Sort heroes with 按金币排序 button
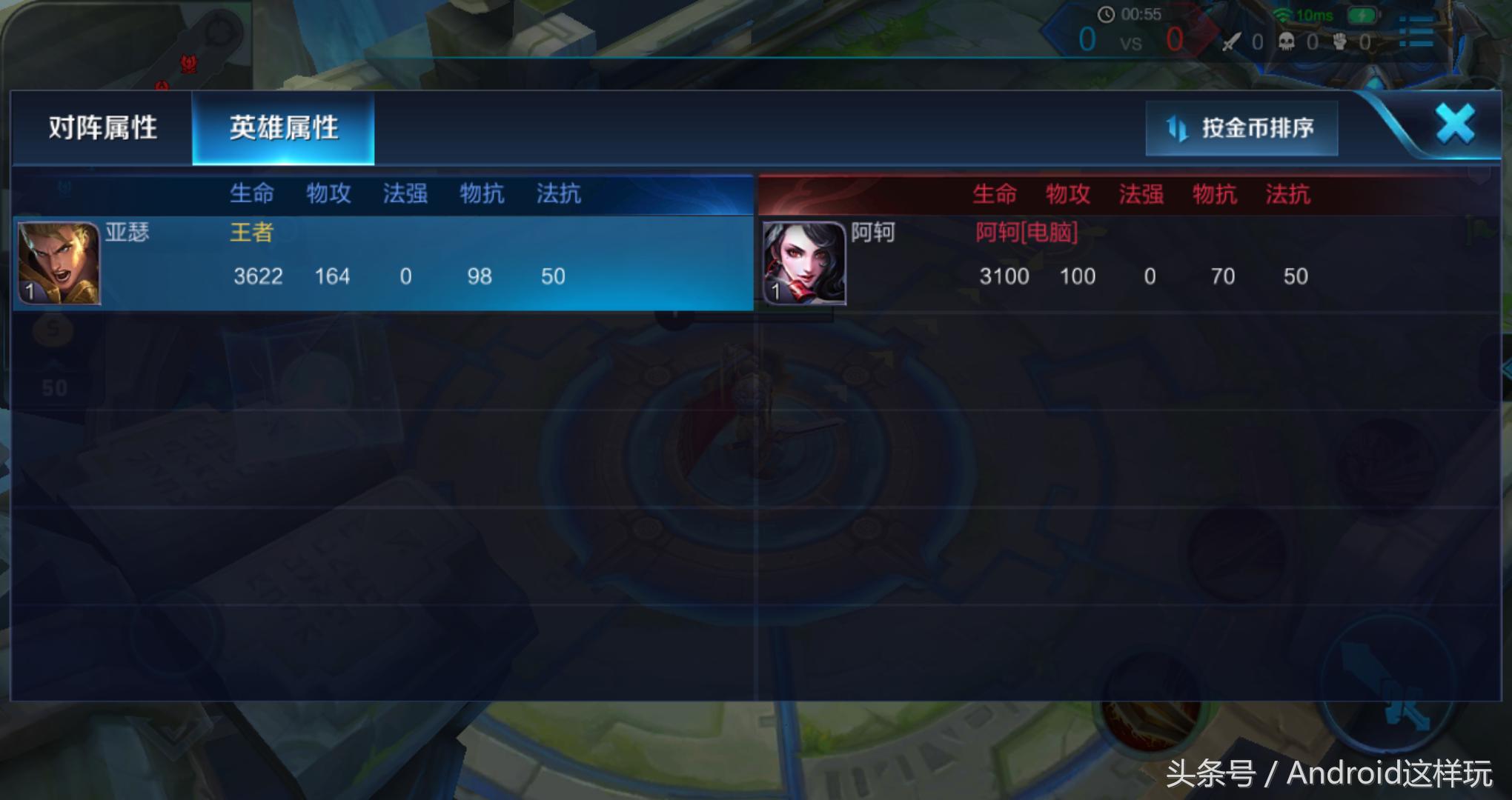1512x800 pixels. pos(1241,129)
